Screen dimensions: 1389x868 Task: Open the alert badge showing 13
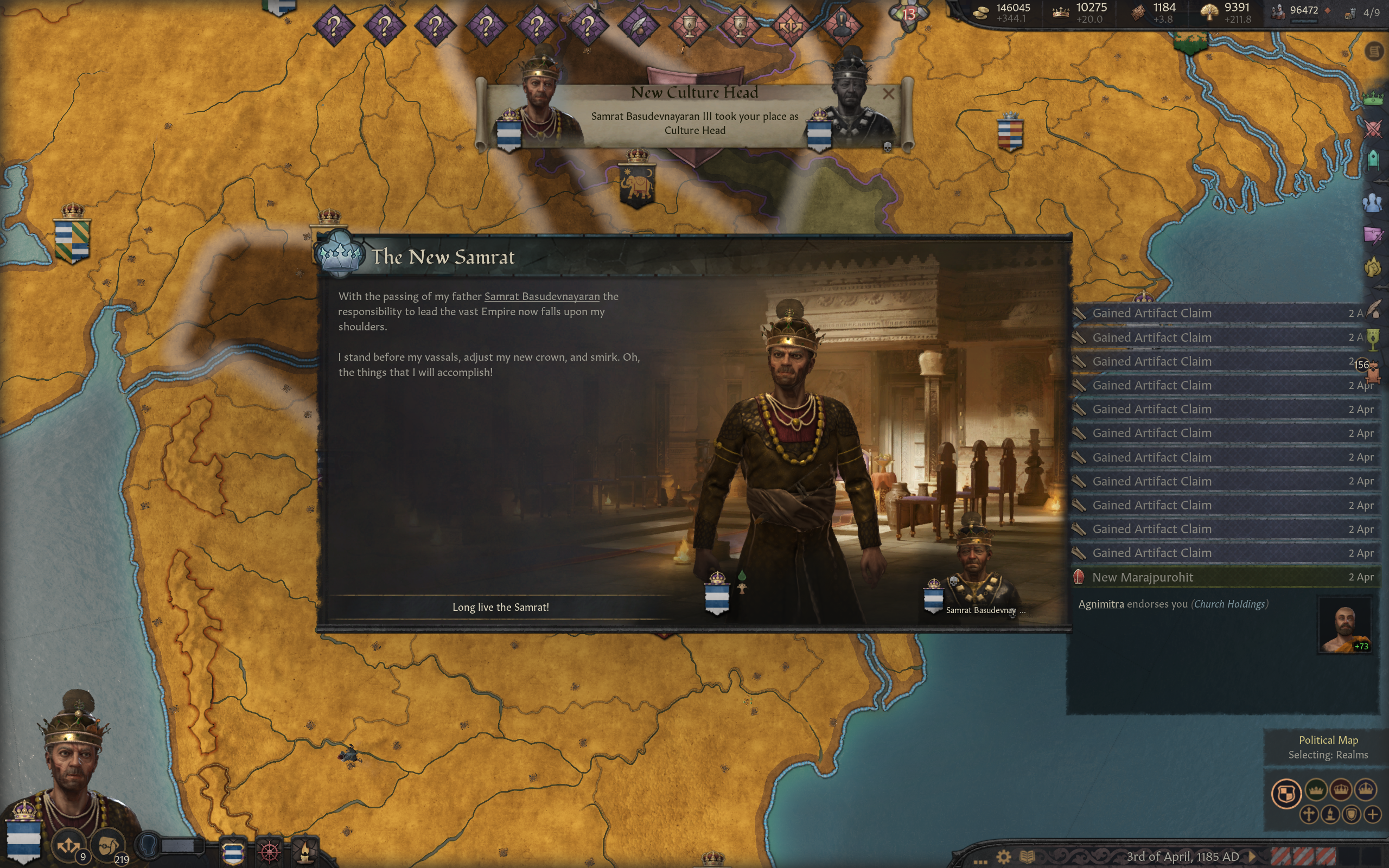(909, 14)
